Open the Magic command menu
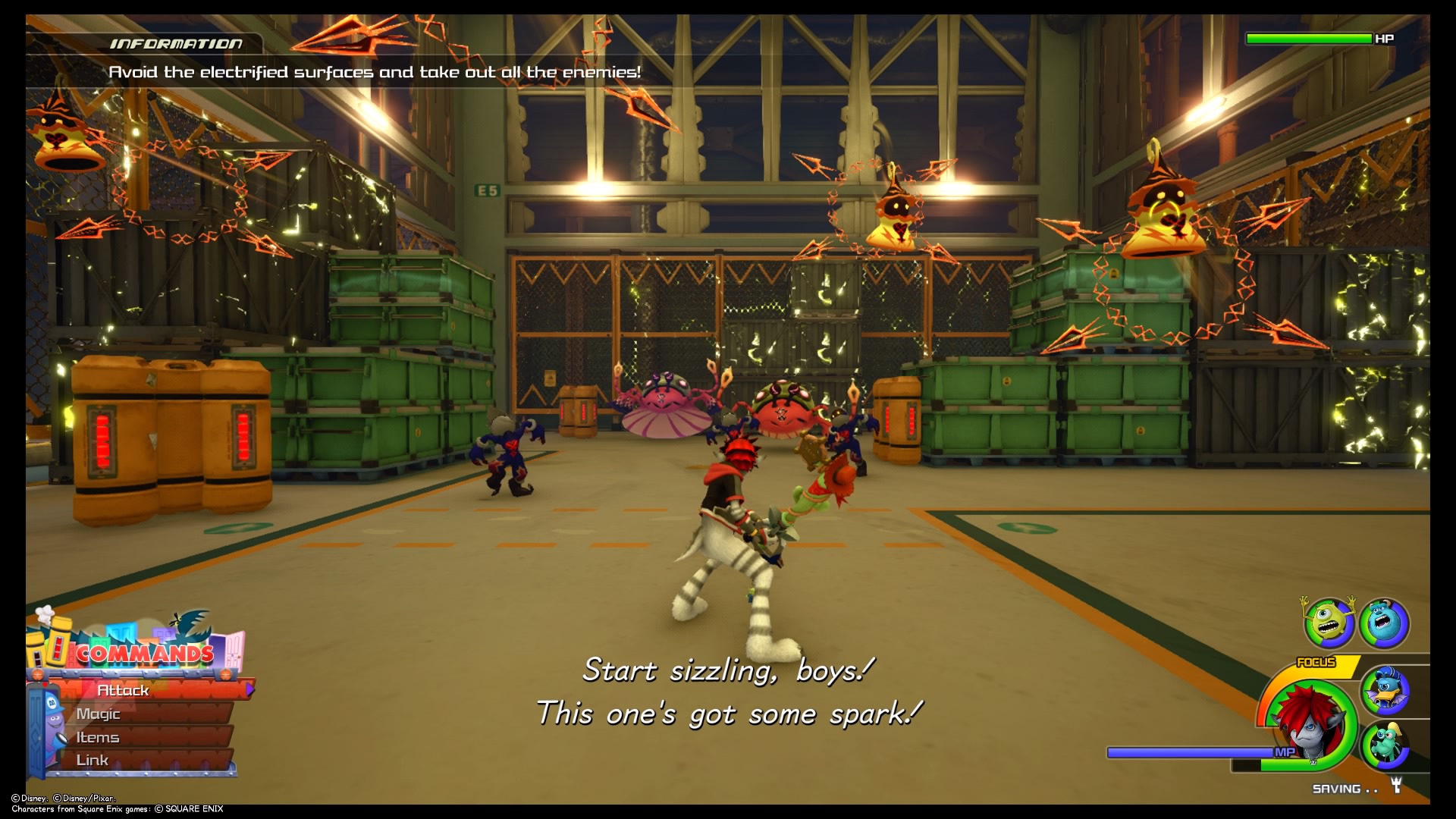This screenshot has width=1456, height=819. pyautogui.click(x=99, y=714)
